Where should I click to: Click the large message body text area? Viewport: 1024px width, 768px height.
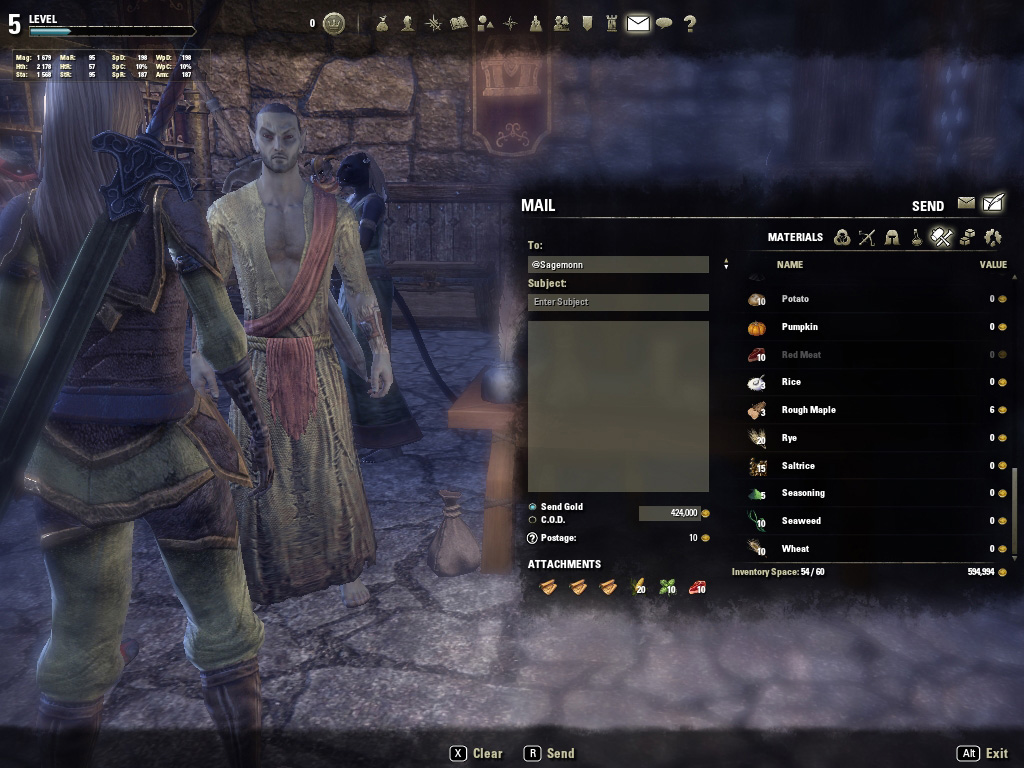pos(618,405)
